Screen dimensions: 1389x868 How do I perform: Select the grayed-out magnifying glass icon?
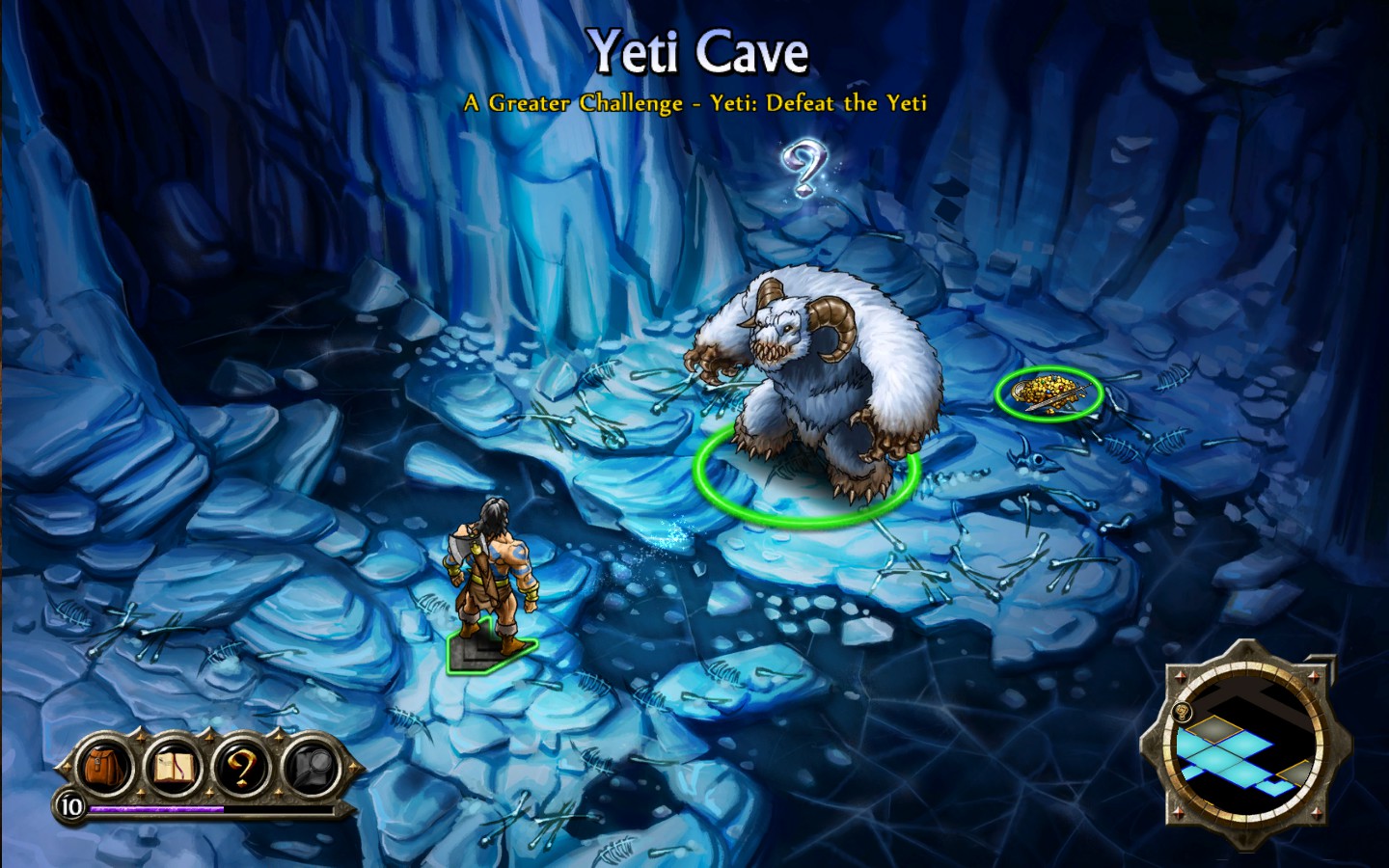[311, 767]
